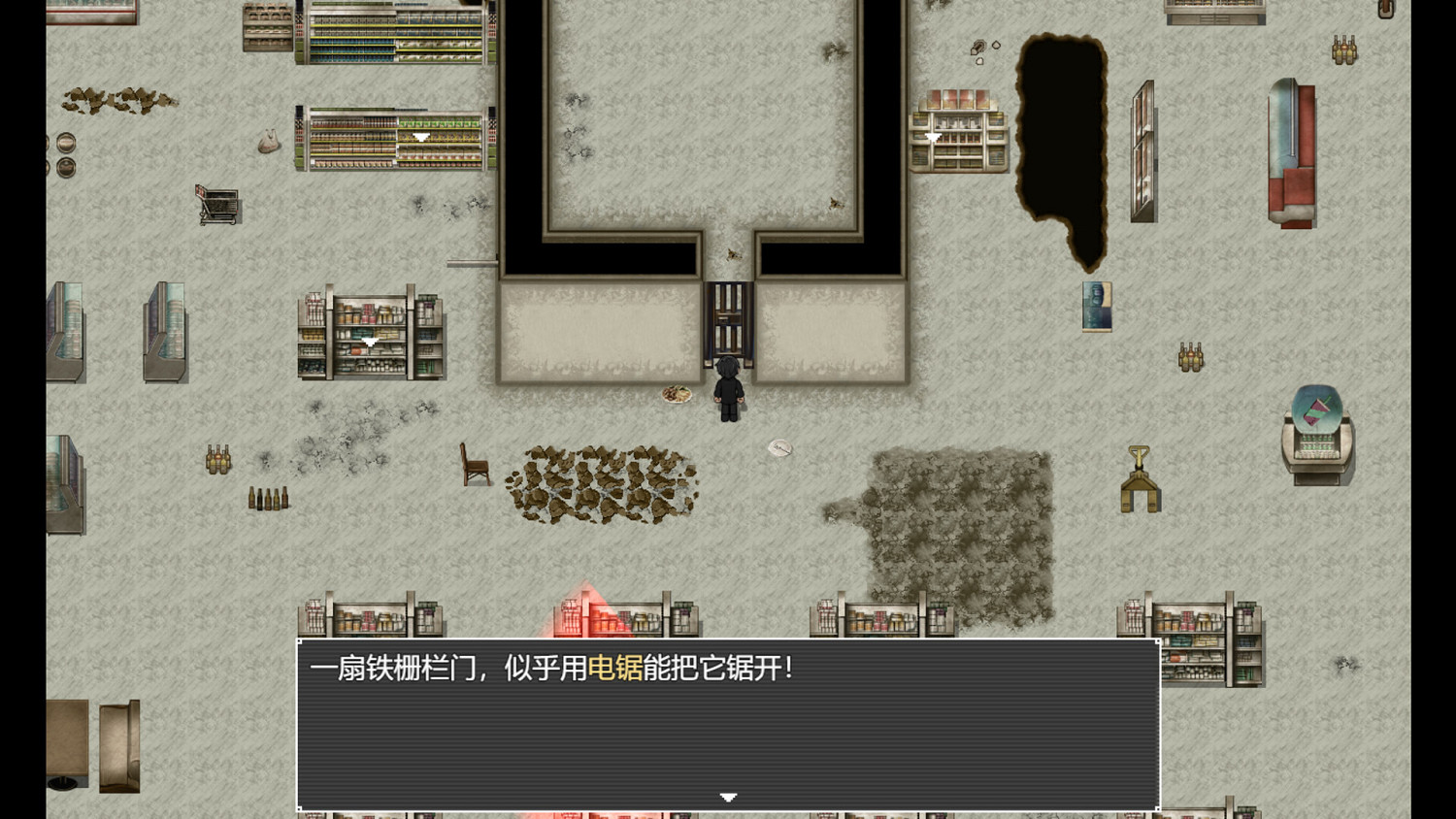The height and width of the screenshot is (819, 1456).
Task: Click the continue arrow below the dialogue box
Action: 728,796
